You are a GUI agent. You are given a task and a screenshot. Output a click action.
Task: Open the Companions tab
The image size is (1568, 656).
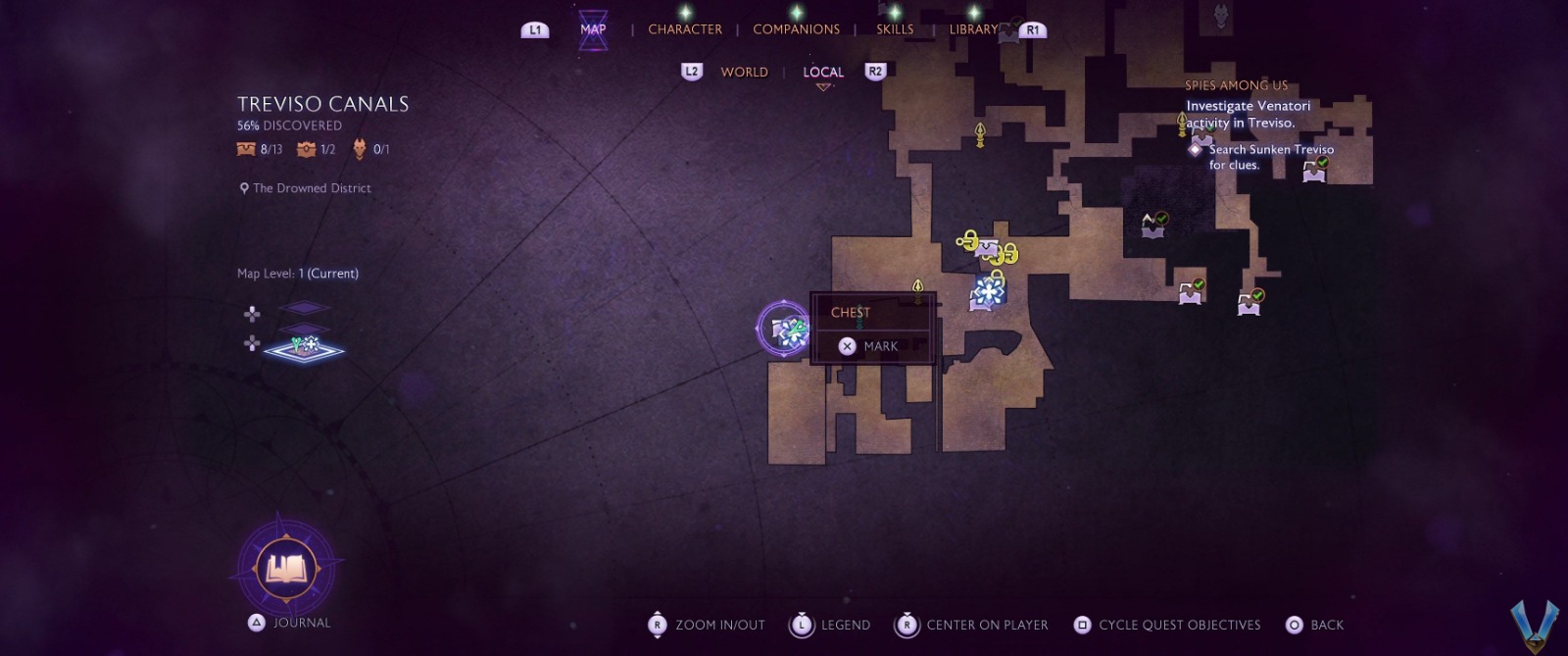click(x=796, y=29)
